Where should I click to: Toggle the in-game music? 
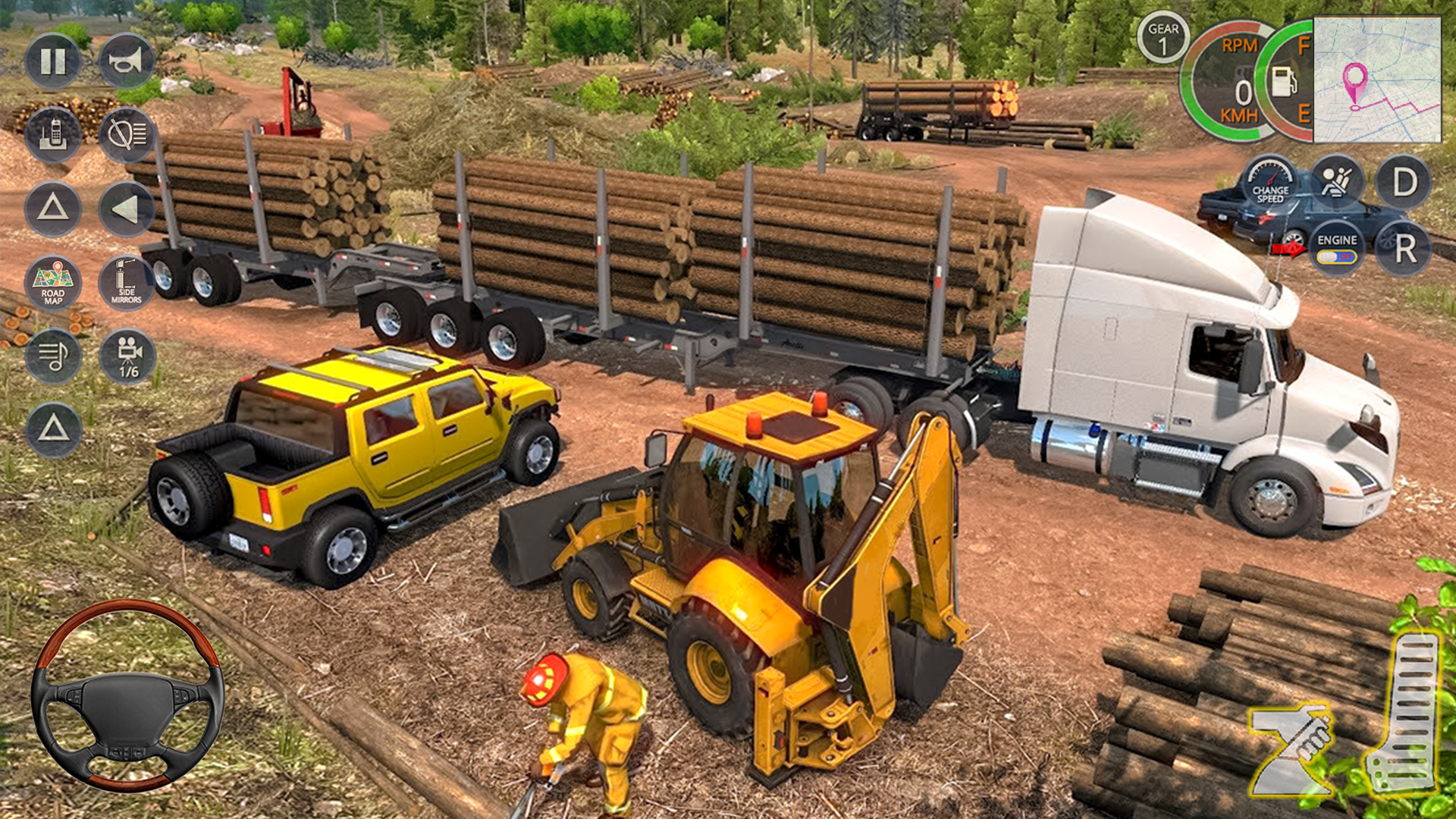pos(53,355)
